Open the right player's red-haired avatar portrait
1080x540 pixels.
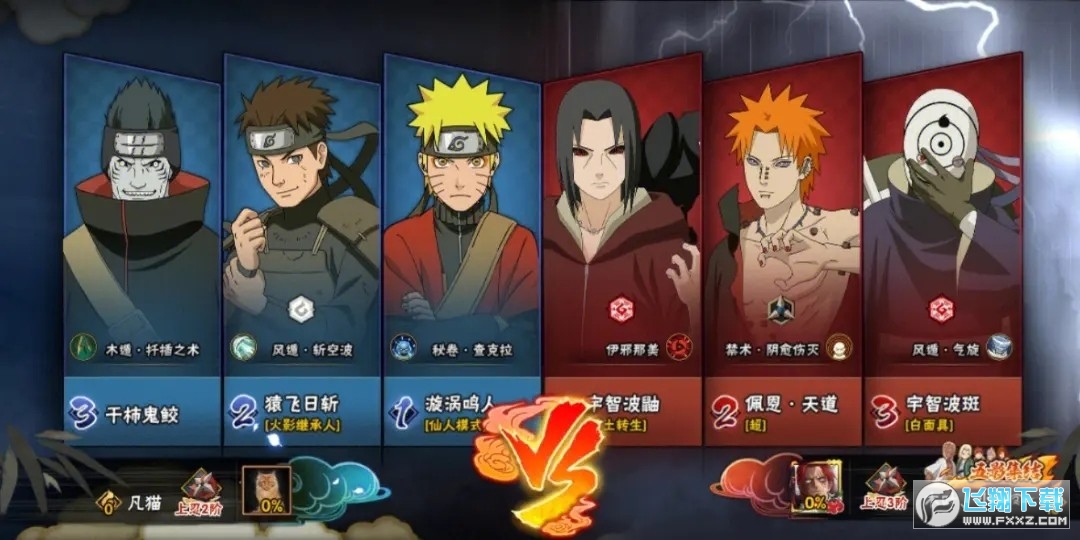(811, 489)
